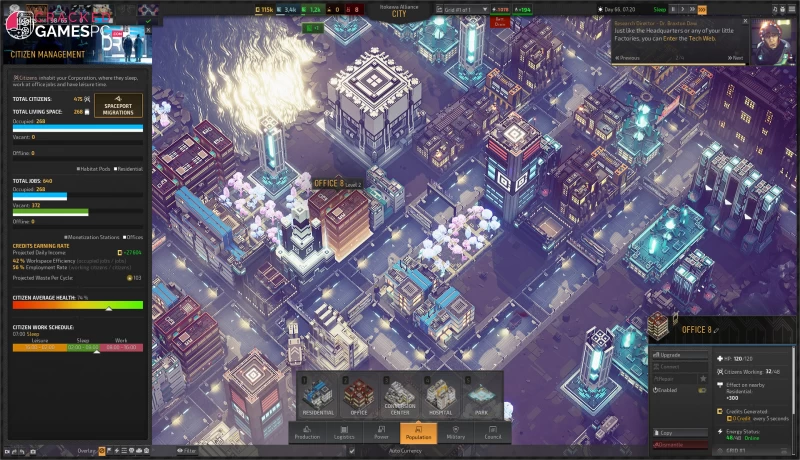Open Spaceport Migrations
The image size is (800, 460).
(118, 105)
